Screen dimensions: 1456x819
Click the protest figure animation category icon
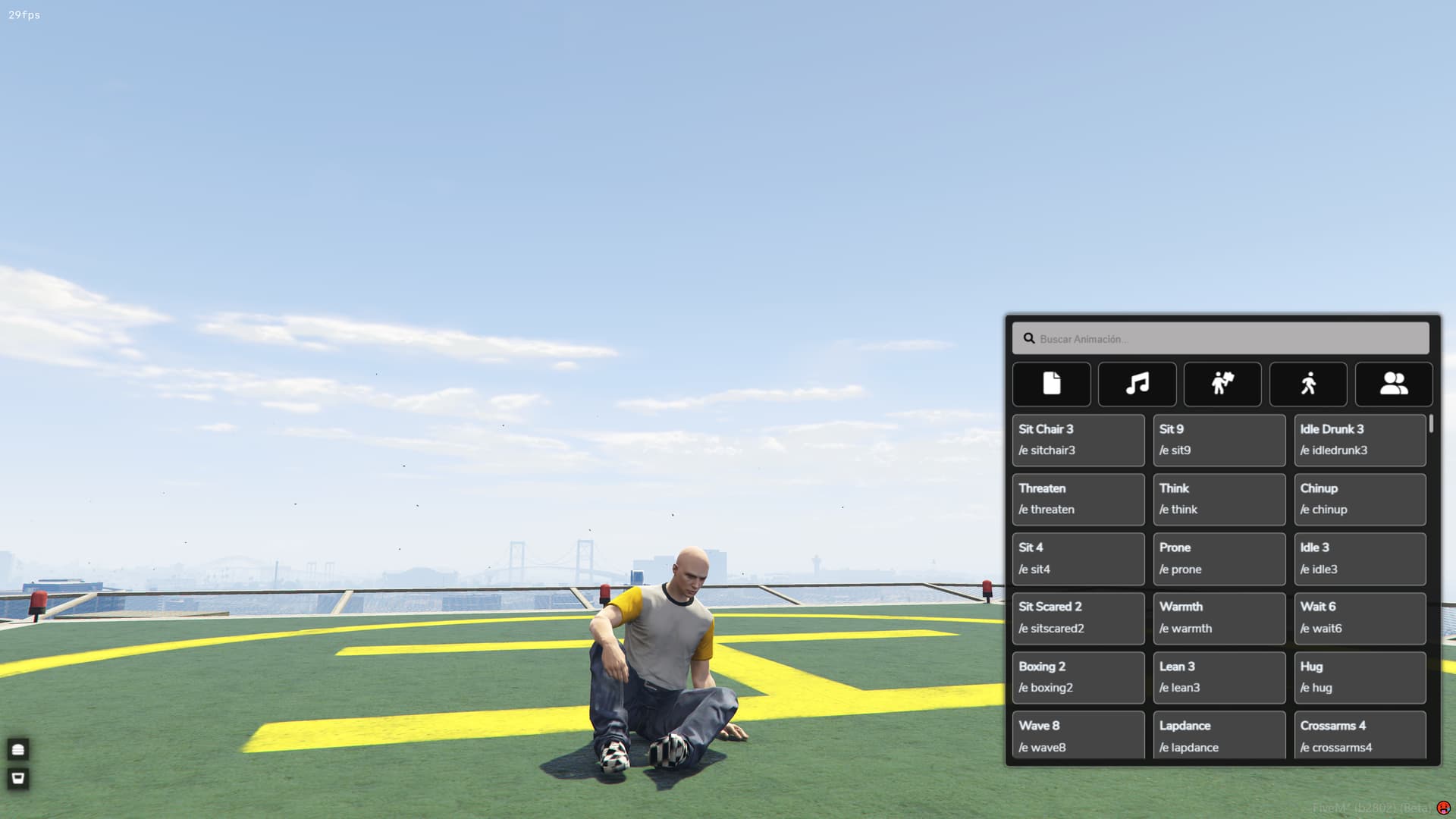1222,384
